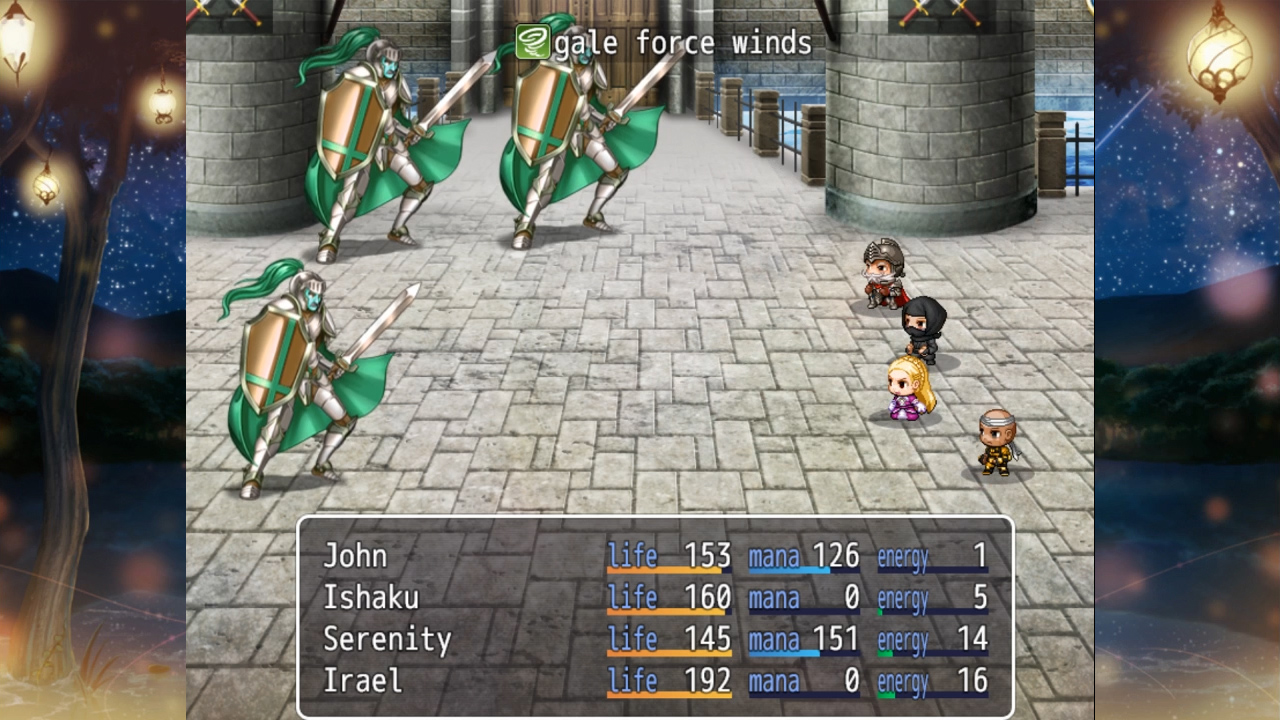Select Ishaku's ninja sprite
1280x720 pixels.
pos(925,330)
